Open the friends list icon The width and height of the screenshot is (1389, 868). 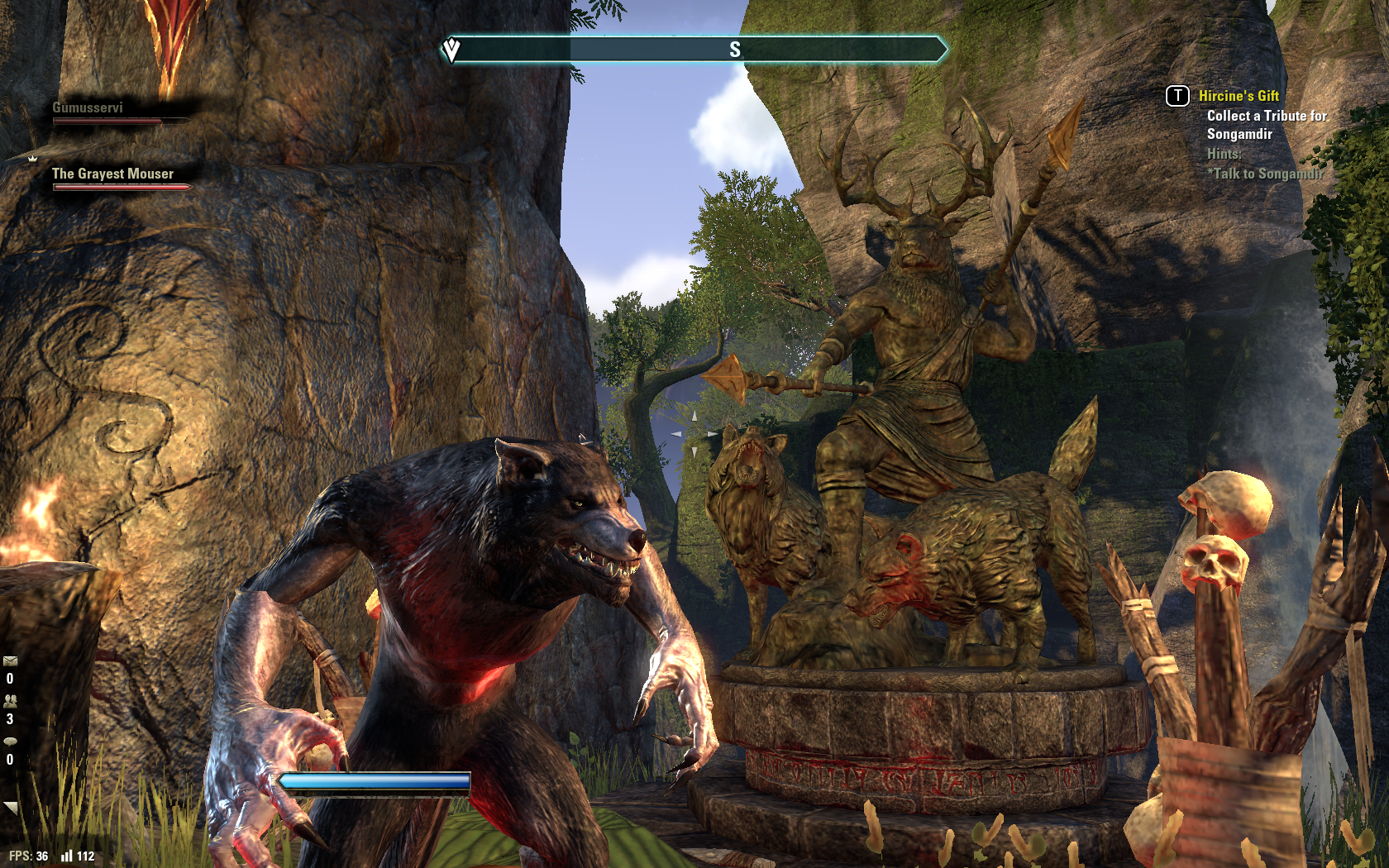point(10,700)
